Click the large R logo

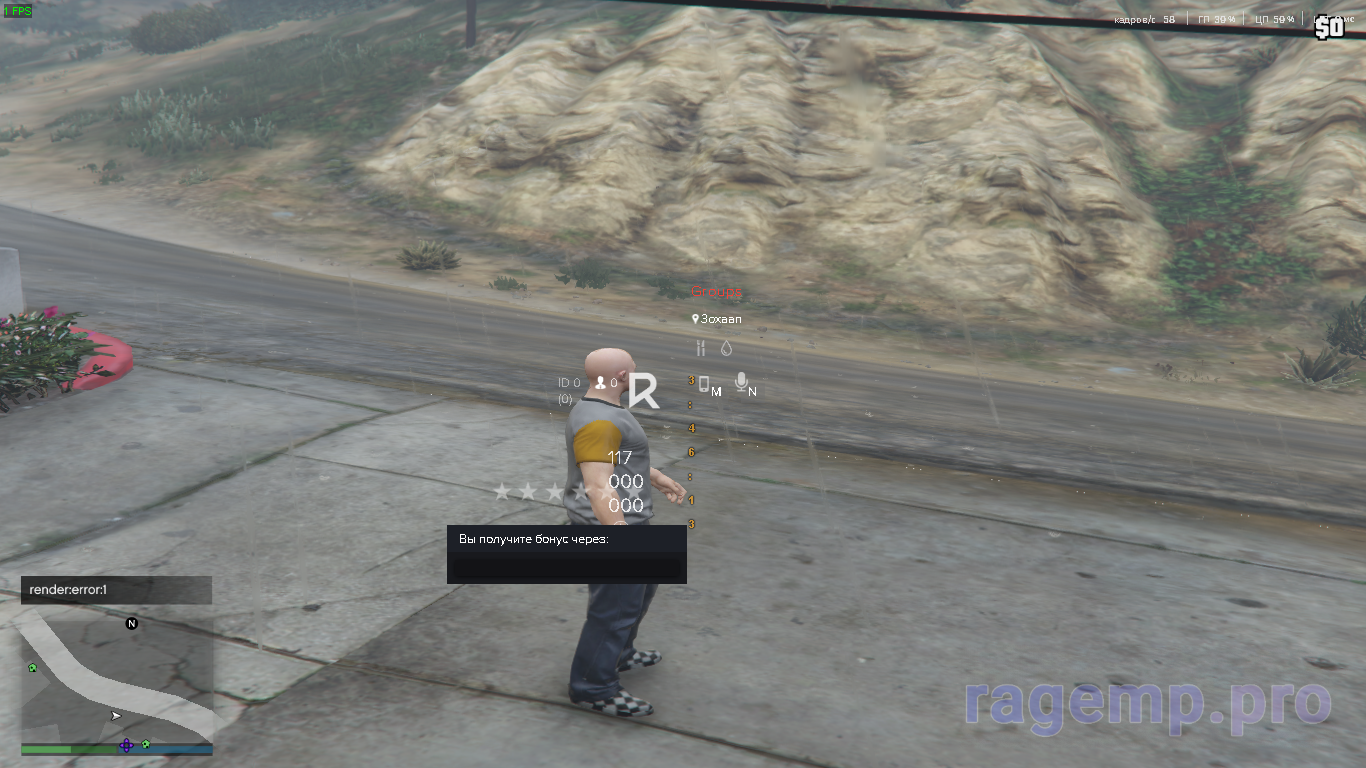(644, 390)
